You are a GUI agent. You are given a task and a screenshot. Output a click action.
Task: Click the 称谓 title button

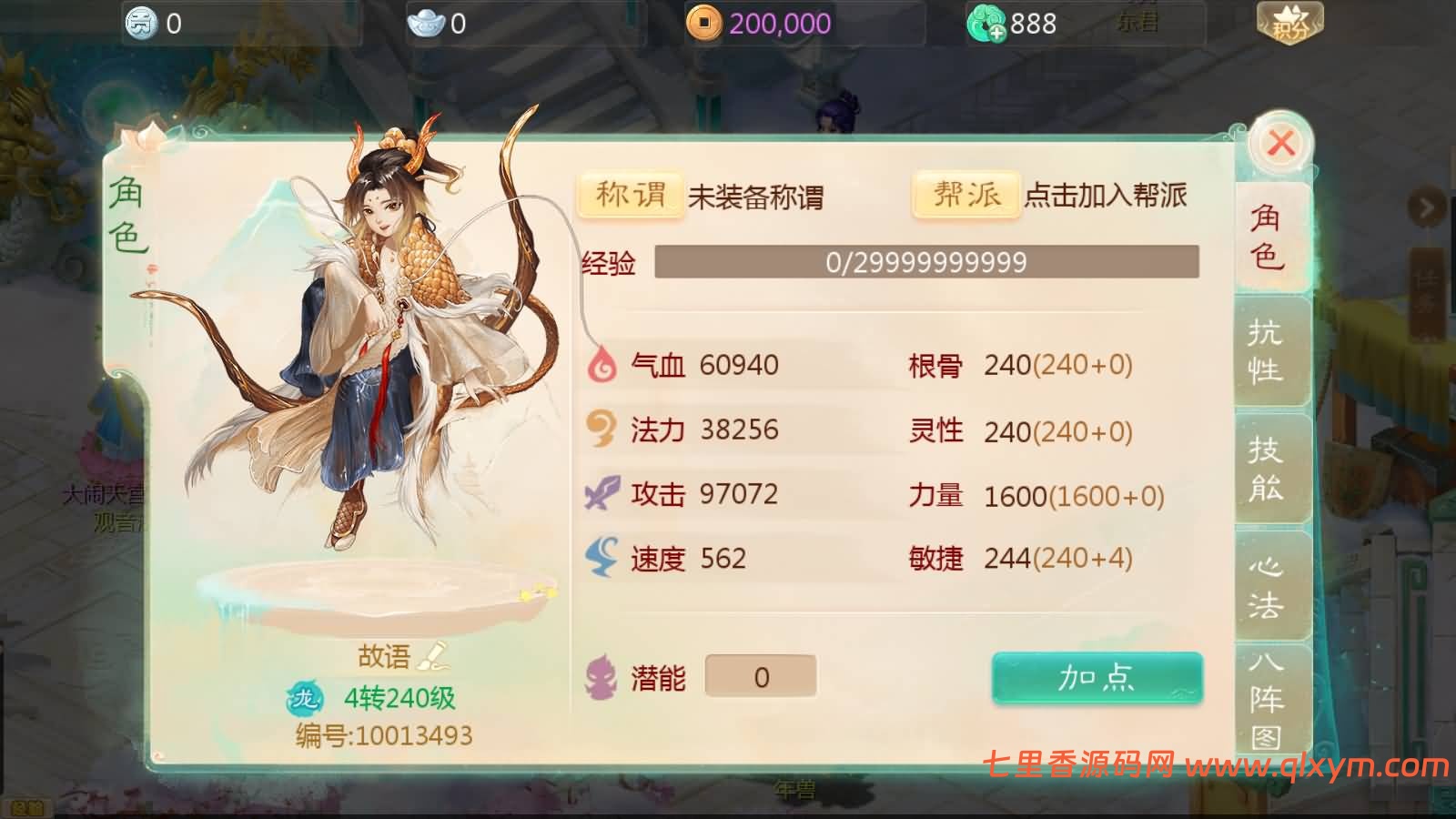click(x=630, y=194)
